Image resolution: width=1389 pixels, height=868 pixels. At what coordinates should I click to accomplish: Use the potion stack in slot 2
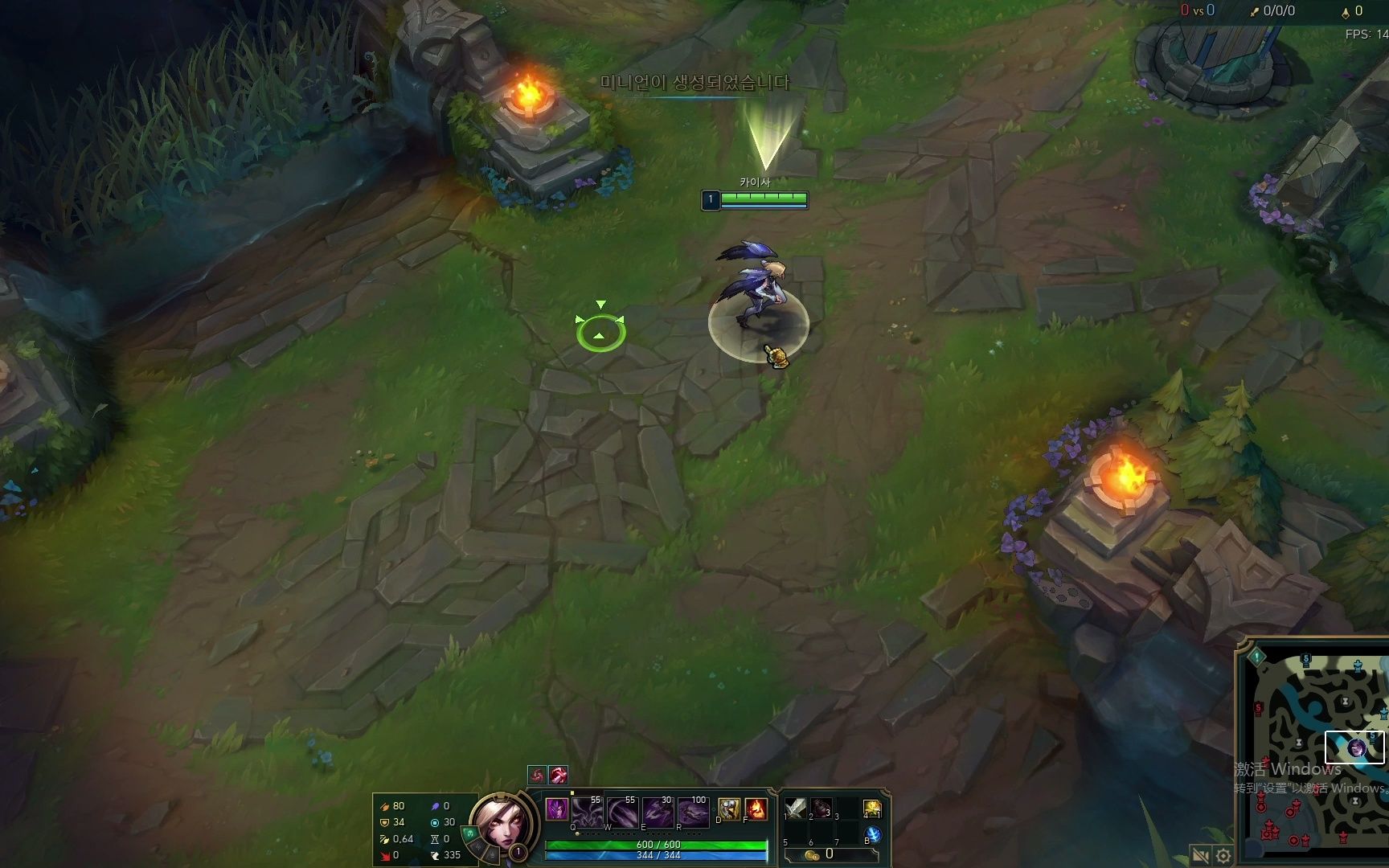pos(821,808)
